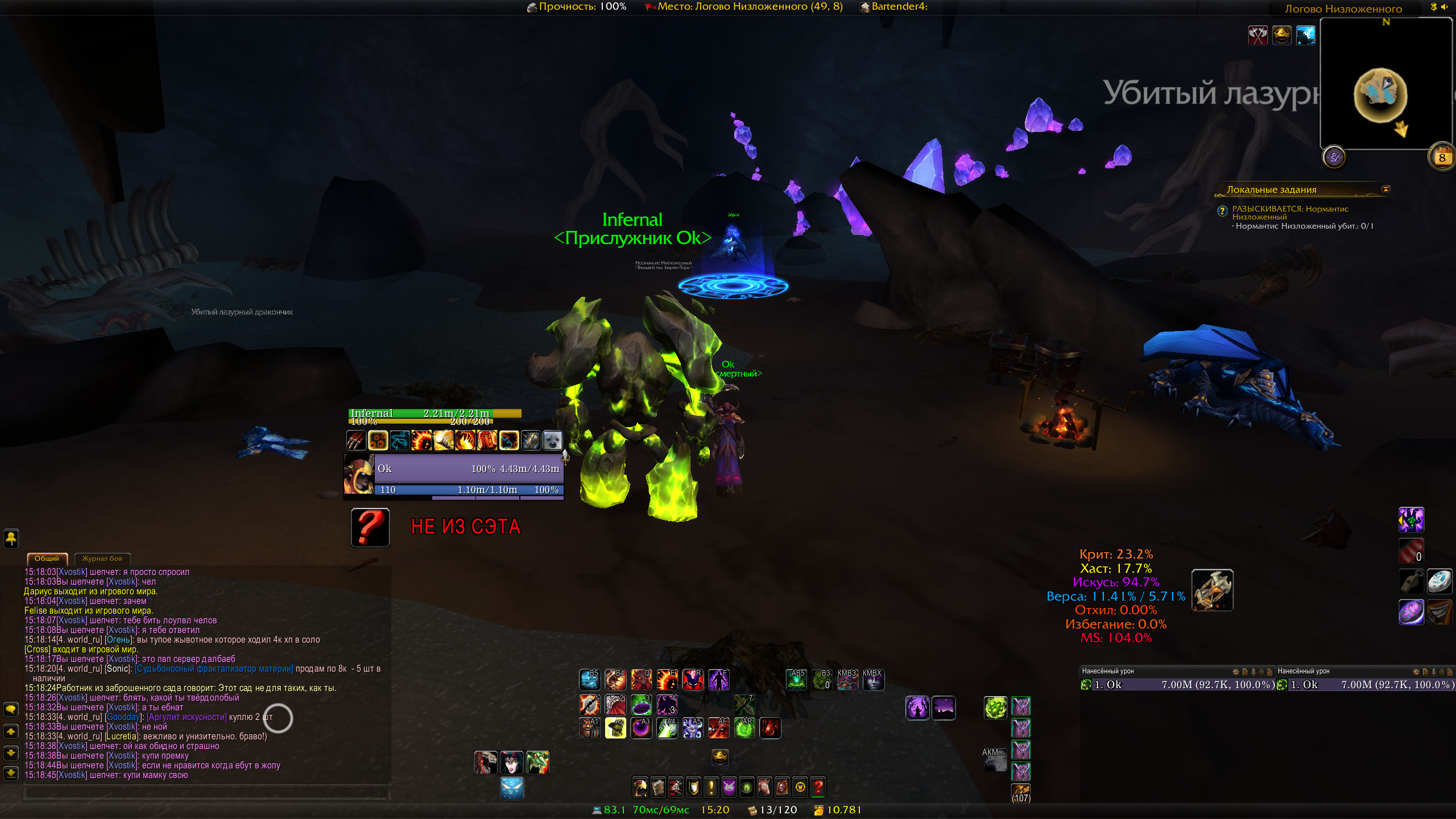The image size is (1456, 819).
Task: Open the spellbook micro button
Action: pos(658,787)
